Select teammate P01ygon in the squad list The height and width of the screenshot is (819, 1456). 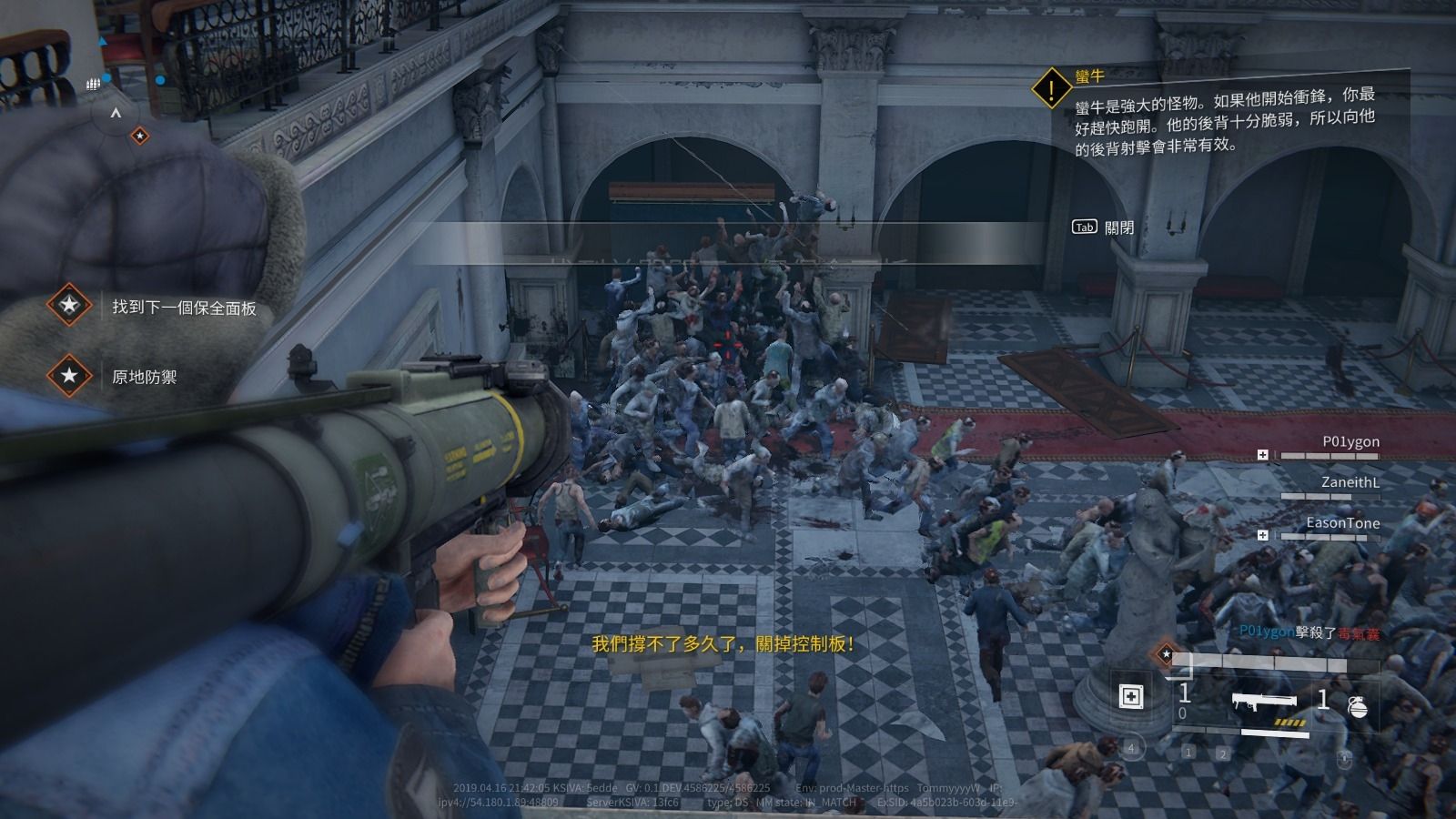(x=1350, y=442)
